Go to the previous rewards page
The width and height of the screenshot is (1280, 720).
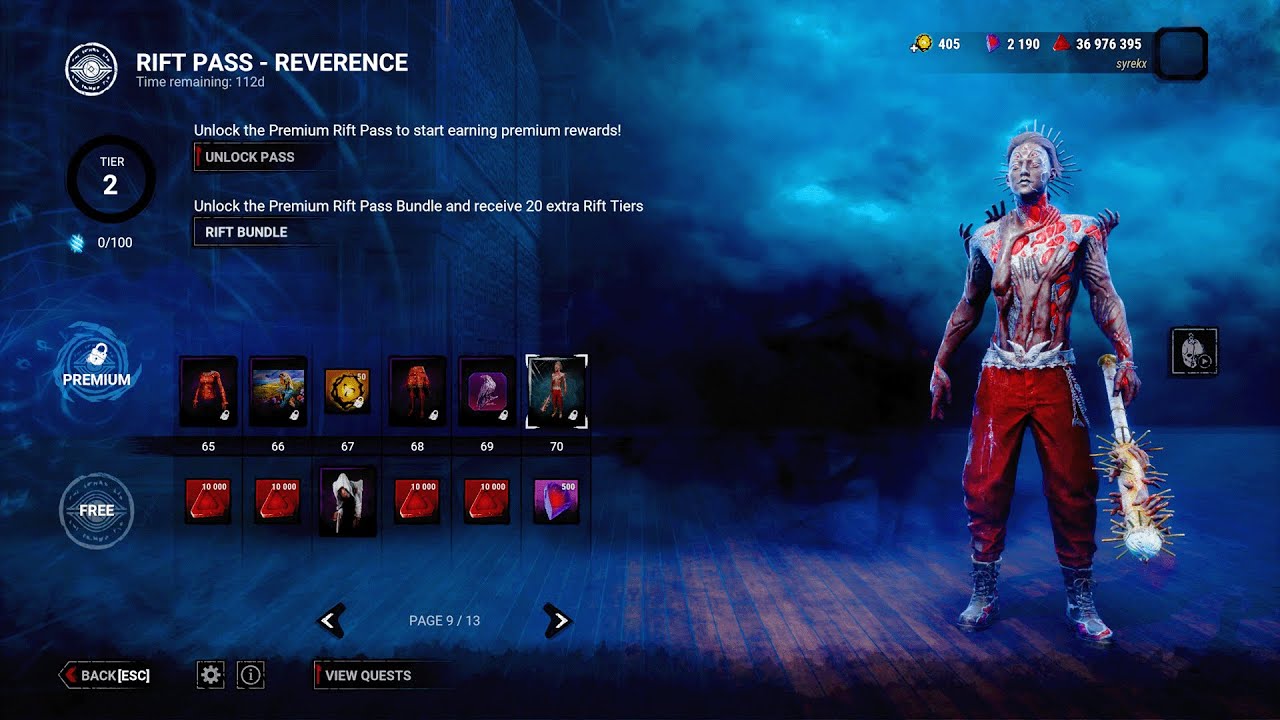point(331,621)
